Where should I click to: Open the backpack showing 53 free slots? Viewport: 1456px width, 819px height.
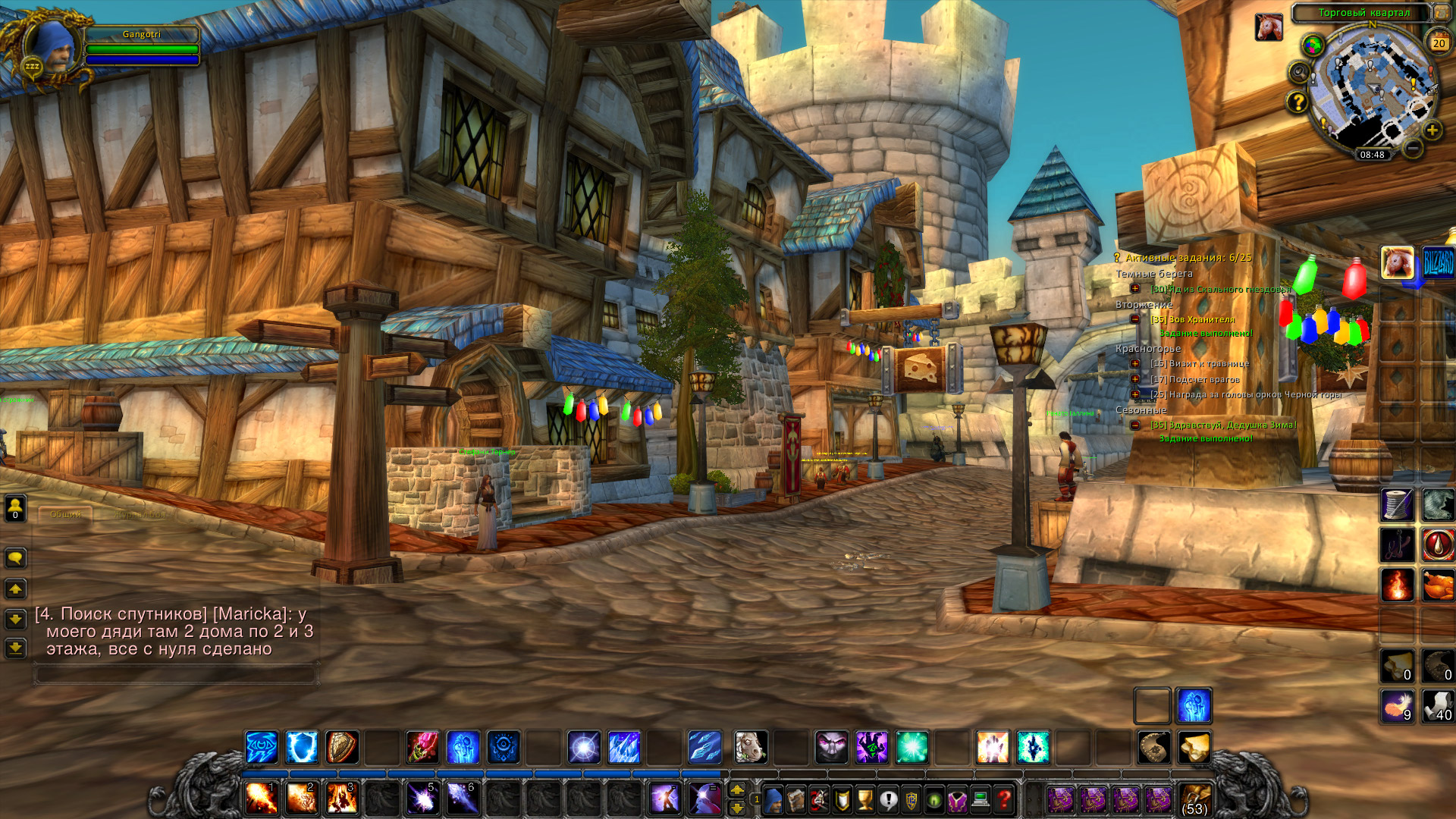(1194, 799)
